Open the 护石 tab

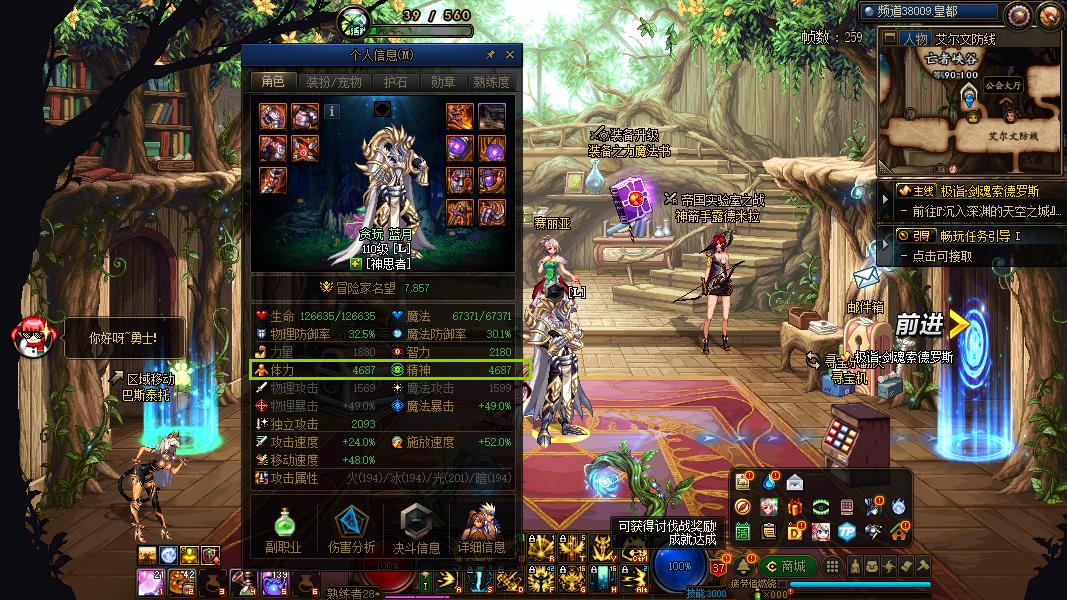[x=396, y=82]
